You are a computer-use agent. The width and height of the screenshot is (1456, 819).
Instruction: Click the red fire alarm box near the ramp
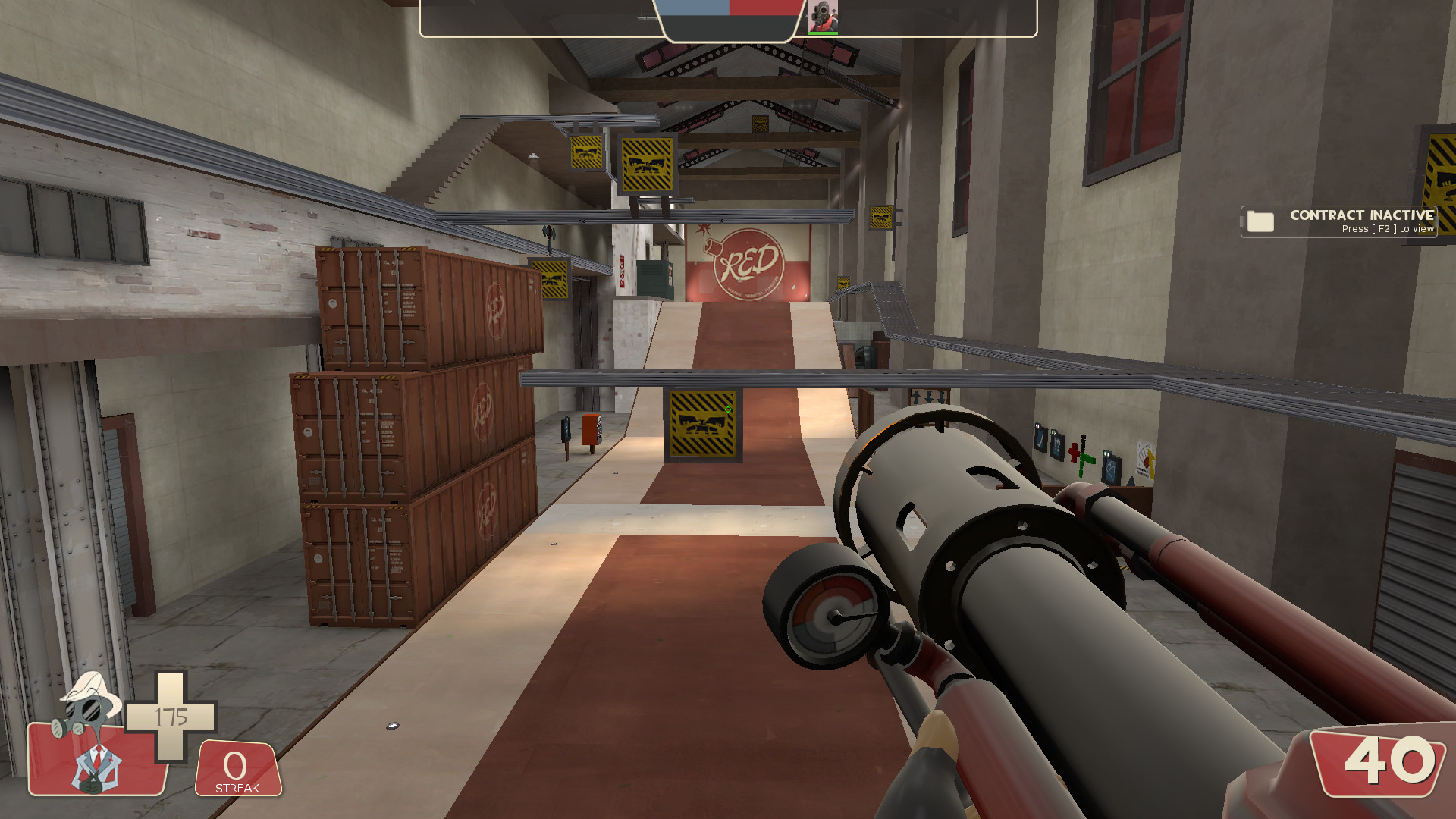point(591,431)
